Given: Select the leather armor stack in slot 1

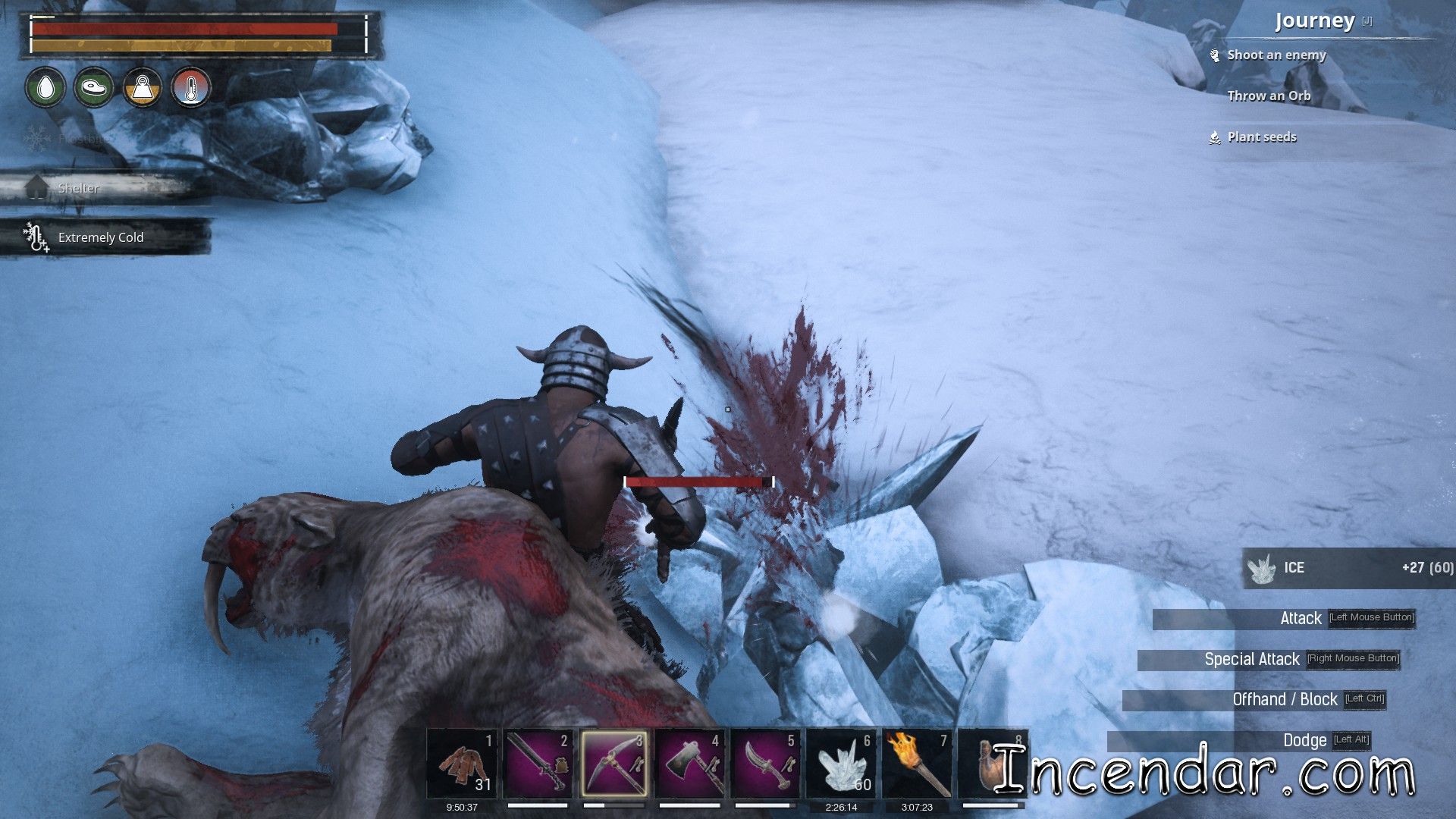Looking at the screenshot, I should (462, 764).
